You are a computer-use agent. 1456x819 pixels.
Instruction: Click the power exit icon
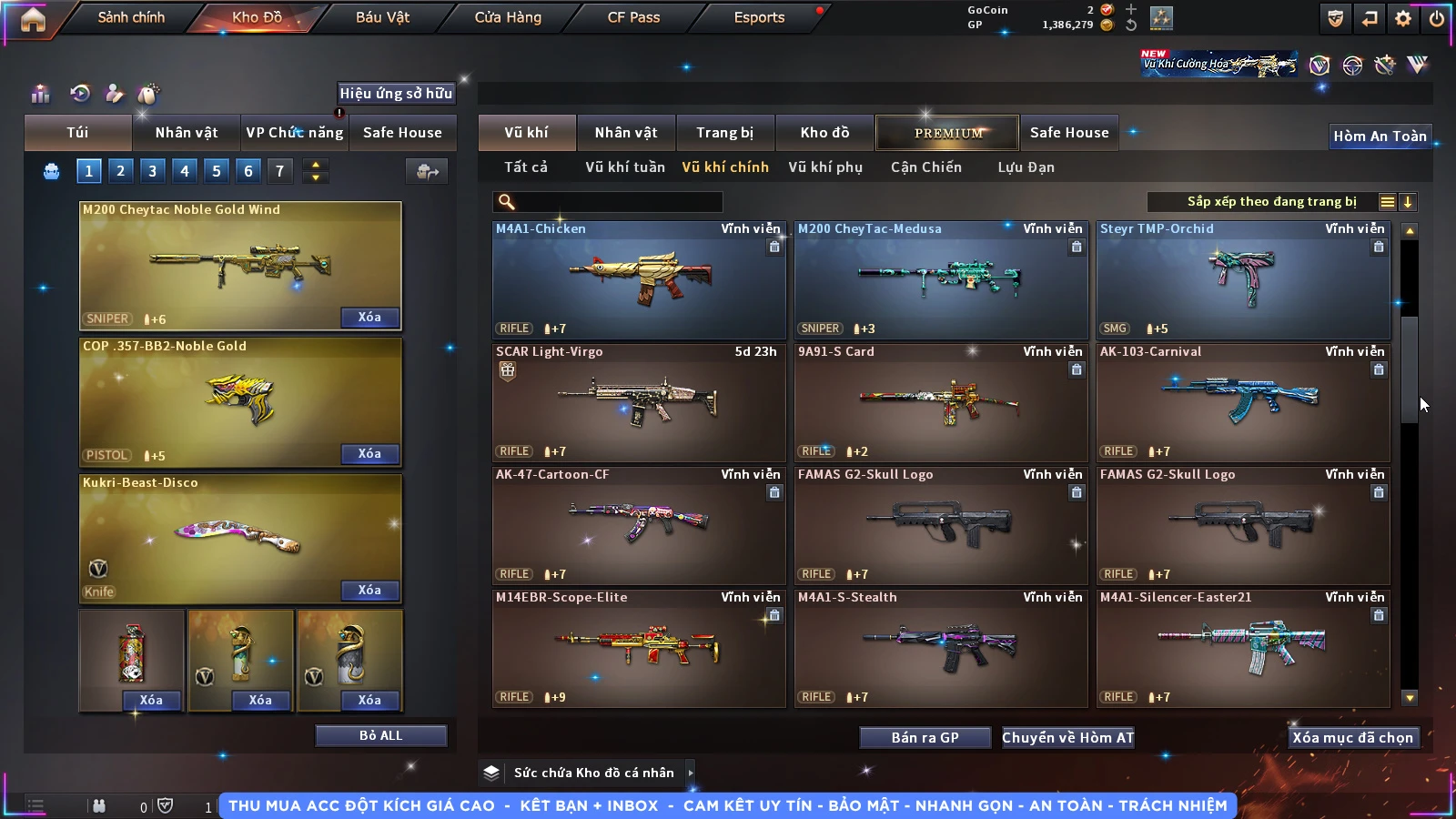pos(1436,18)
